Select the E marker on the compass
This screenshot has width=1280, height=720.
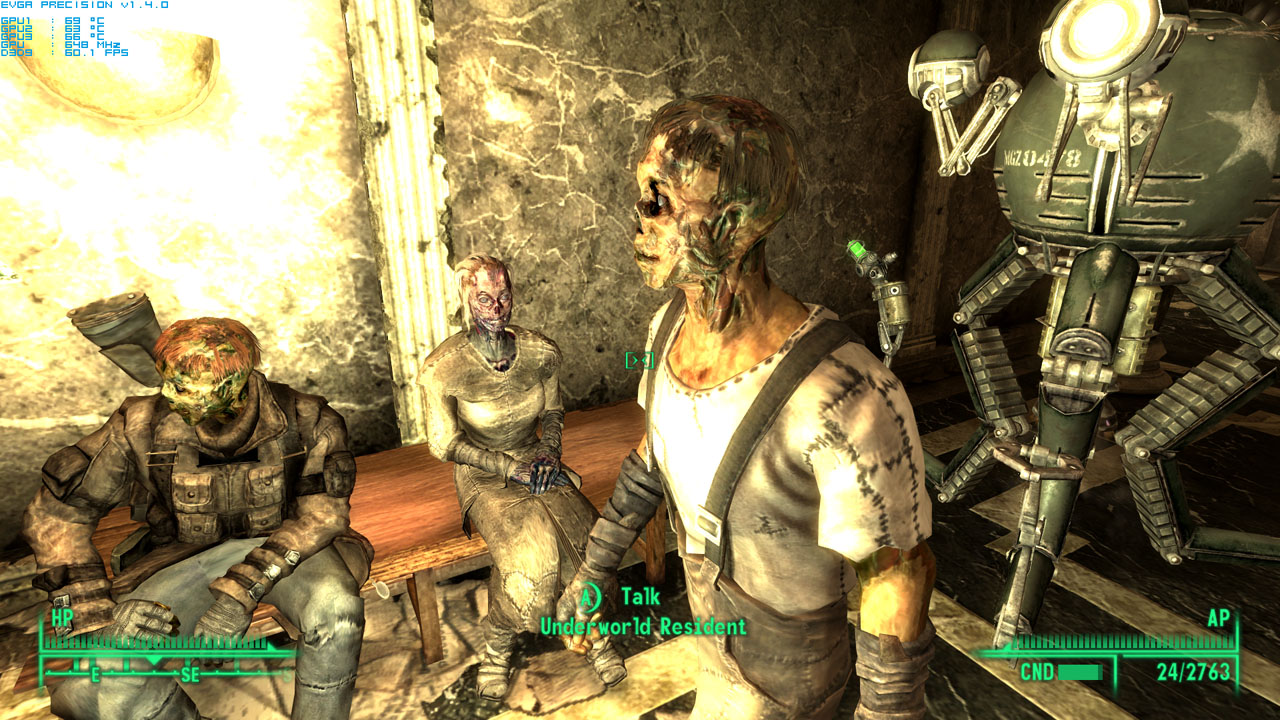95,672
